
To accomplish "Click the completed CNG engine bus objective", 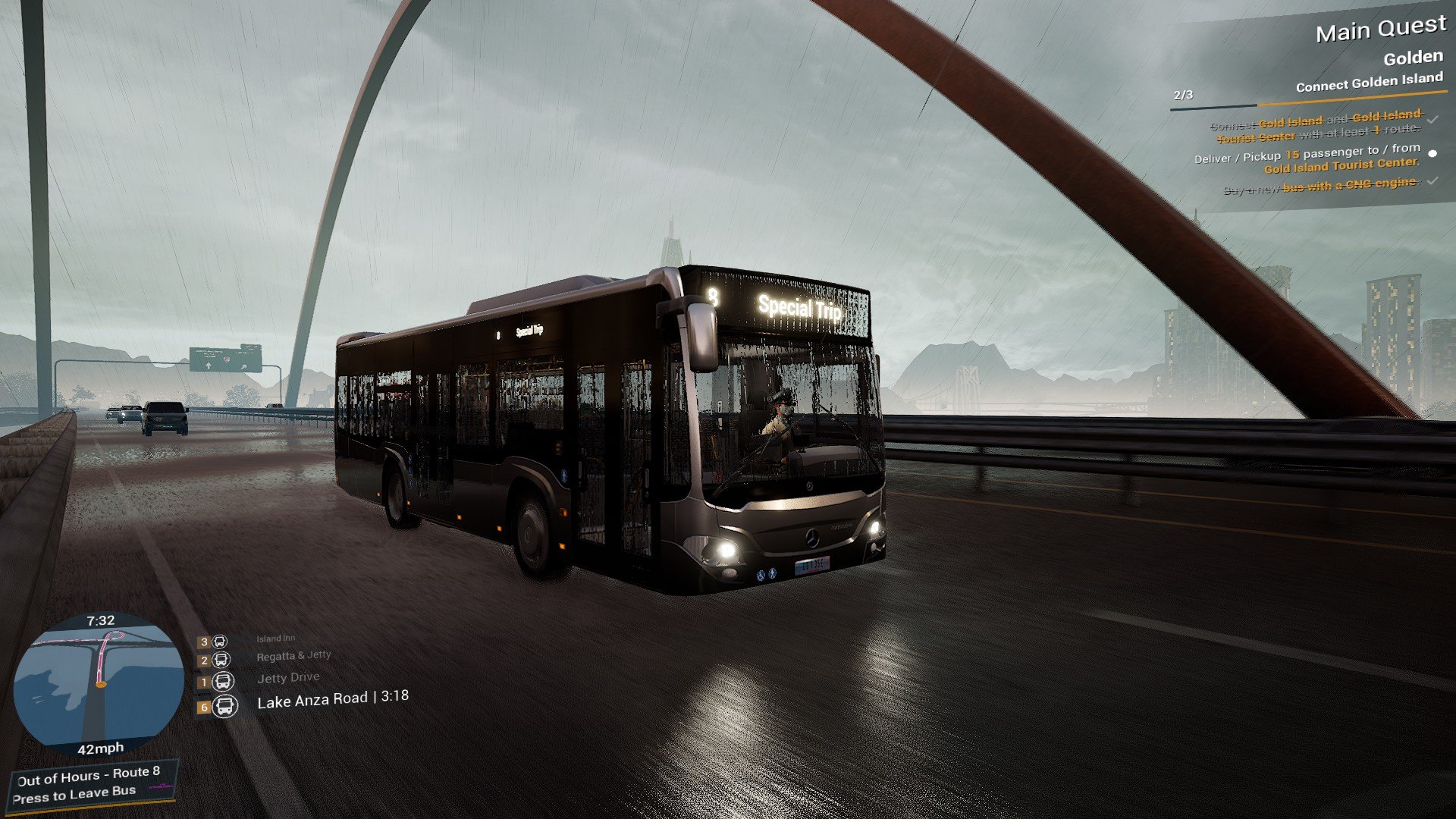I will pos(1321,185).
